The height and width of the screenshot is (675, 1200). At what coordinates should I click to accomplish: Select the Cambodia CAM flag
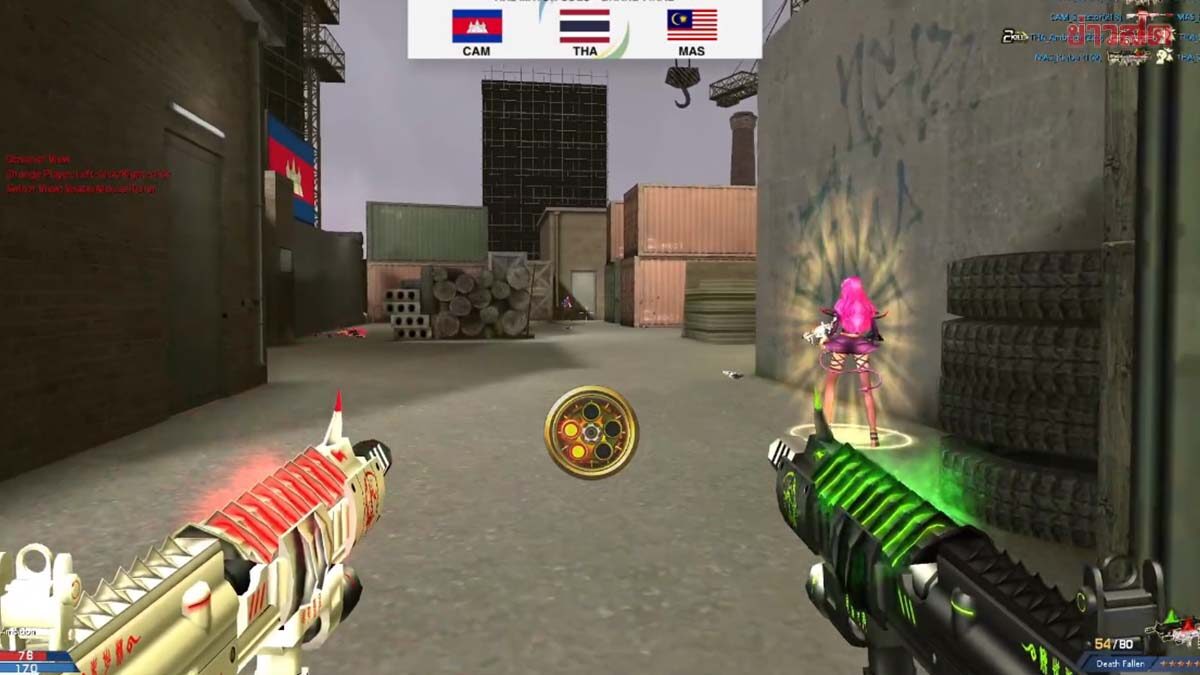point(476,26)
